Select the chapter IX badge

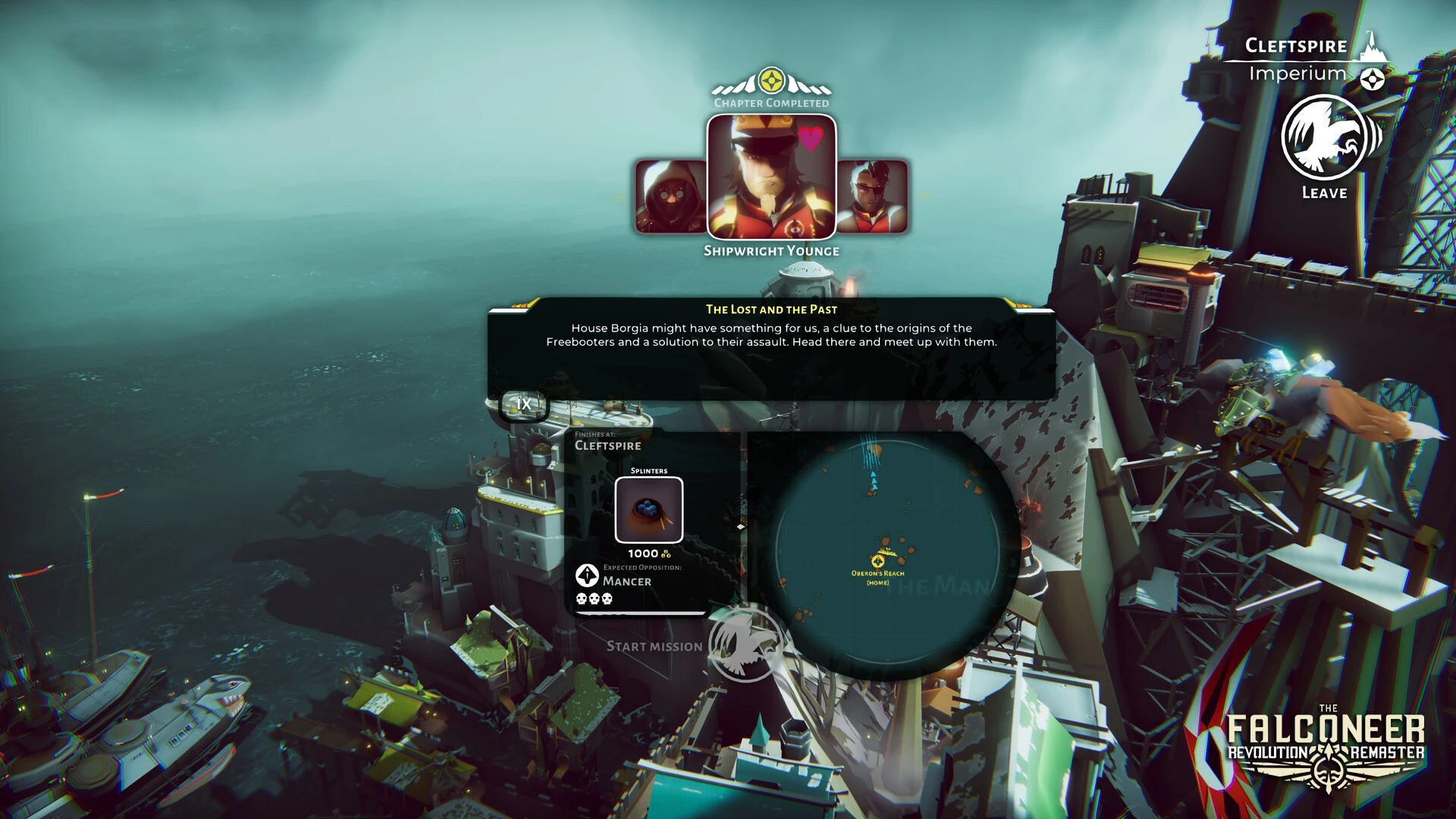pos(523,404)
